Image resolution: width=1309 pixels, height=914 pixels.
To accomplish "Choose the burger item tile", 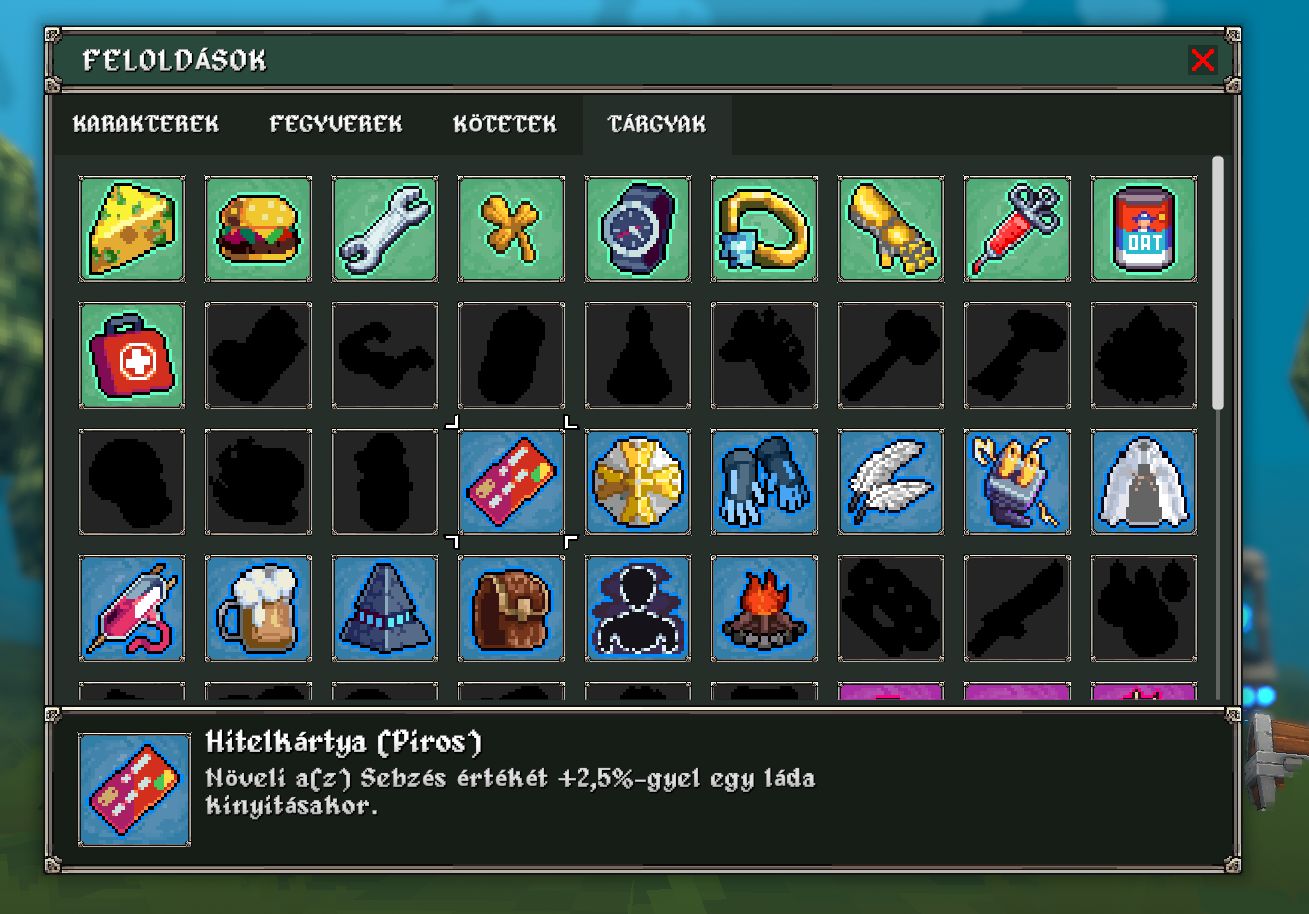I will pos(258,229).
